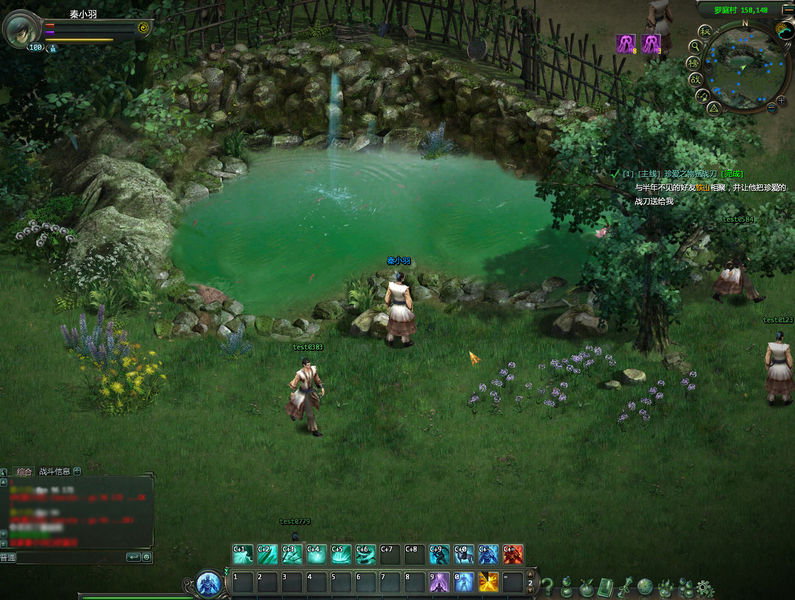Open settings with the gear icon
This screenshot has height=600, width=795.
point(706,588)
